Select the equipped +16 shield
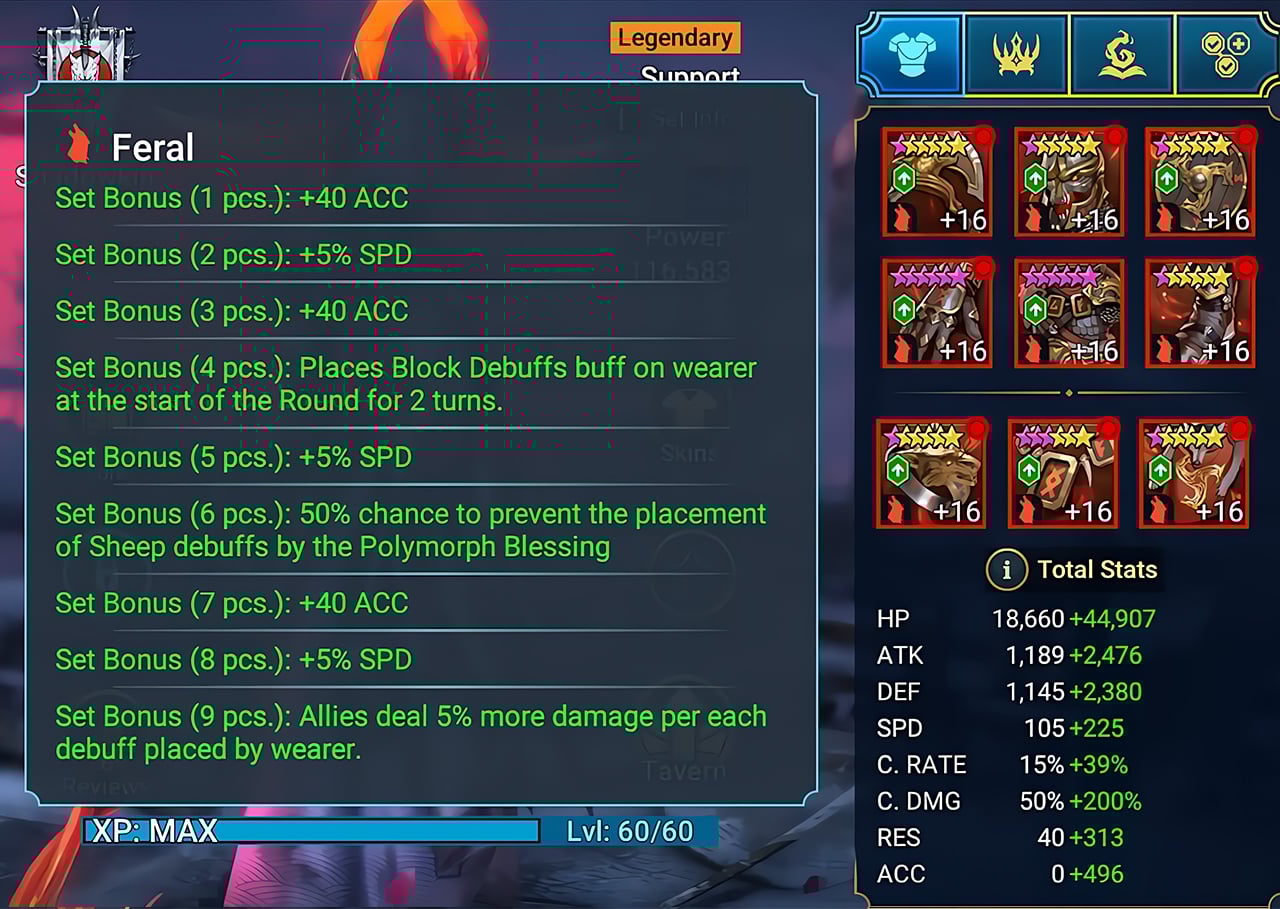This screenshot has width=1280, height=909. 1198,183
